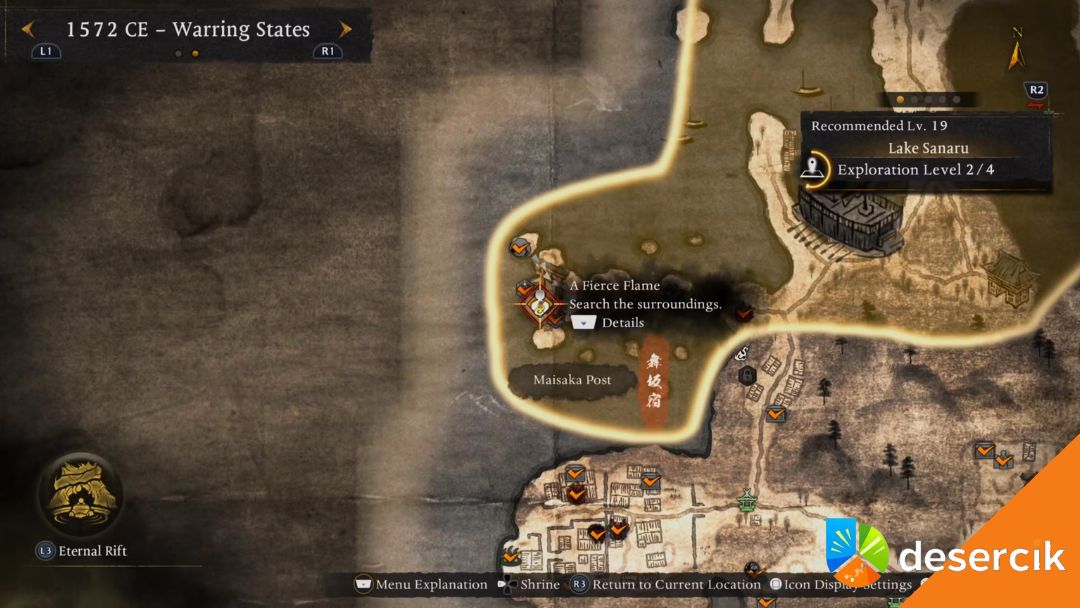
Task: Open the Eternal Rift emblem
Action: click(80, 493)
